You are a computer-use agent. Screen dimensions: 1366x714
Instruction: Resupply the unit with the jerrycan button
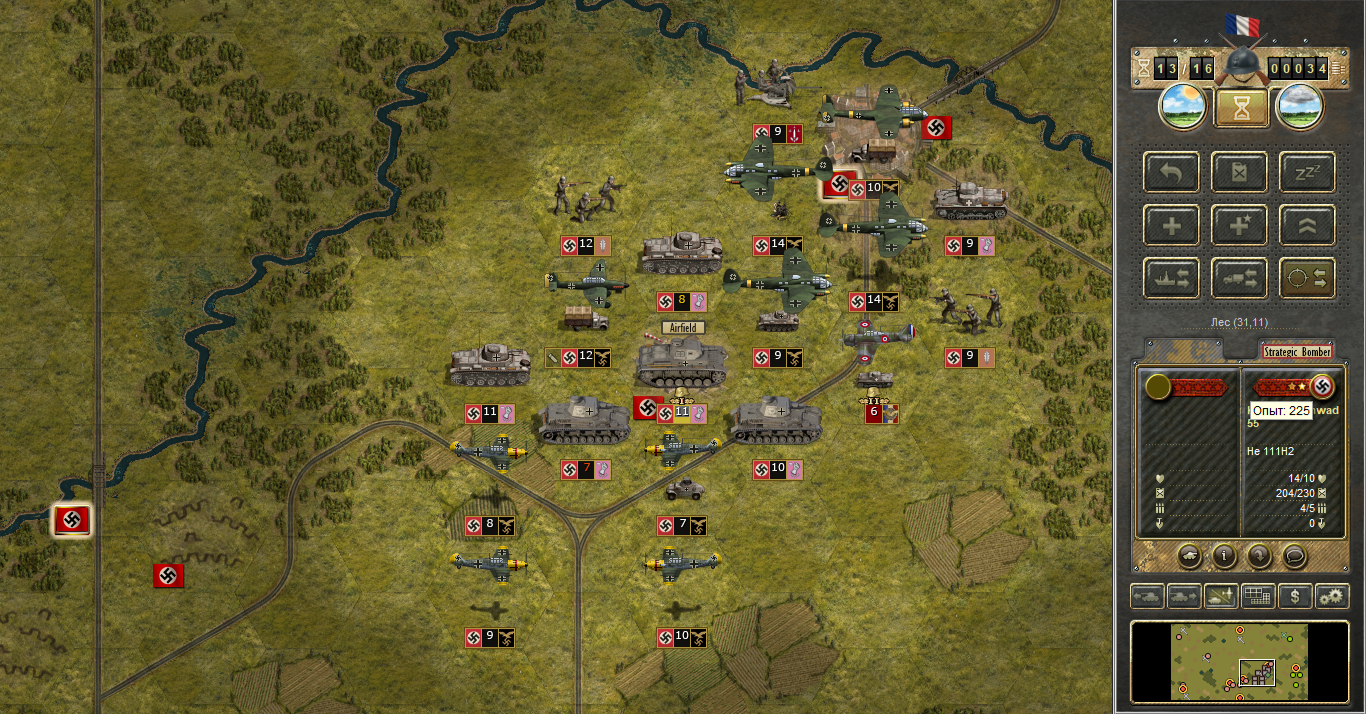tap(1240, 172)
